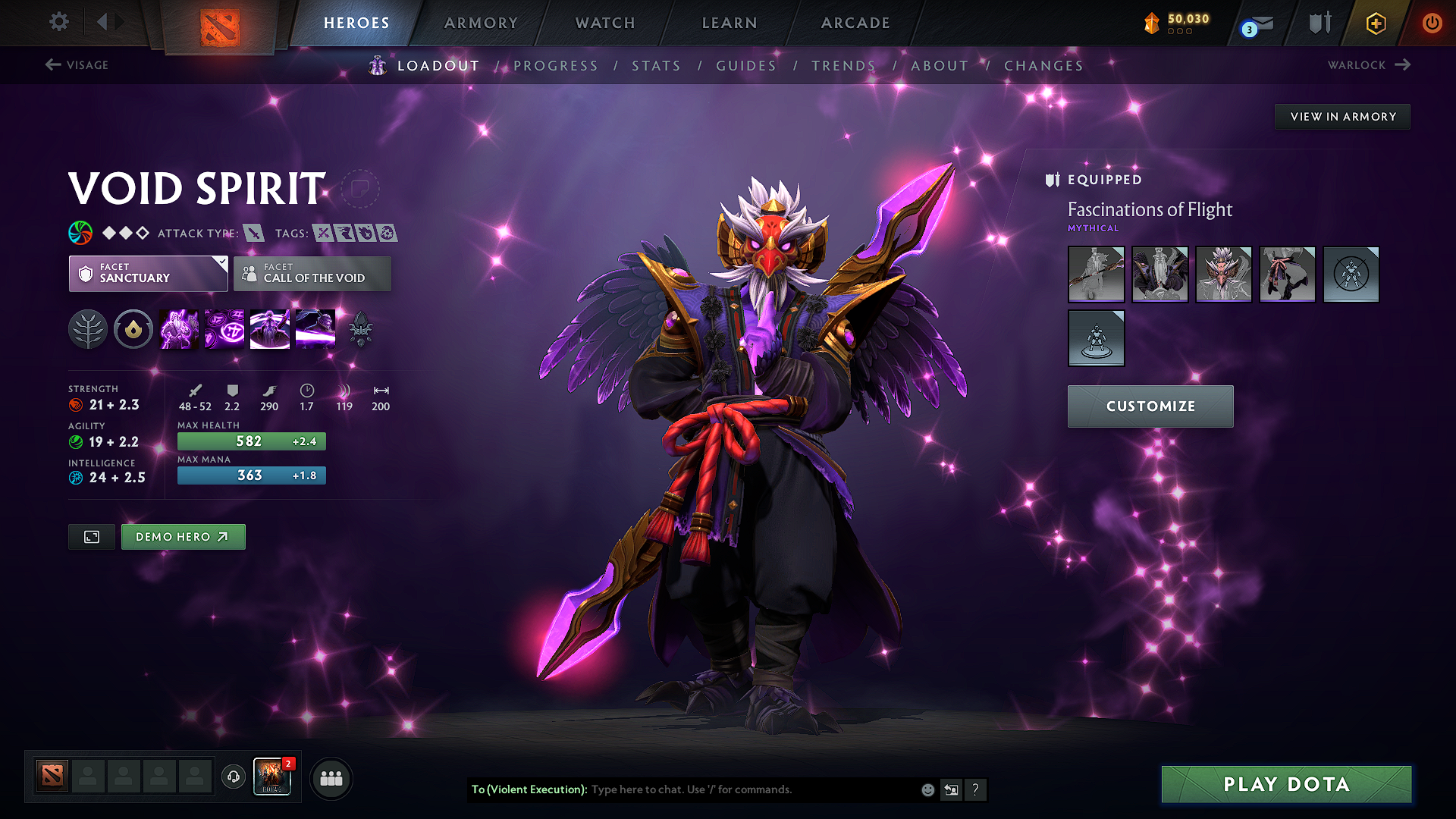Select Void Spirit's first ability icon
Screen dimensions: 1456x819
click(x=178, y=328)
